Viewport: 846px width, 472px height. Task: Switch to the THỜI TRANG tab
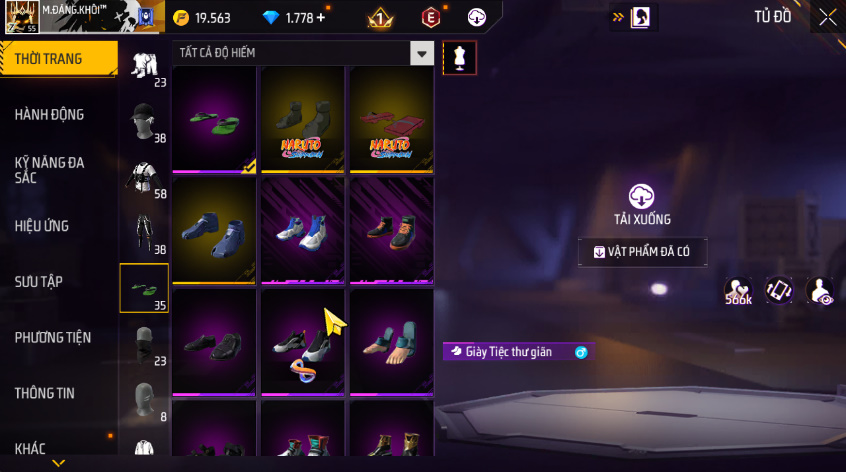(50, 59)
